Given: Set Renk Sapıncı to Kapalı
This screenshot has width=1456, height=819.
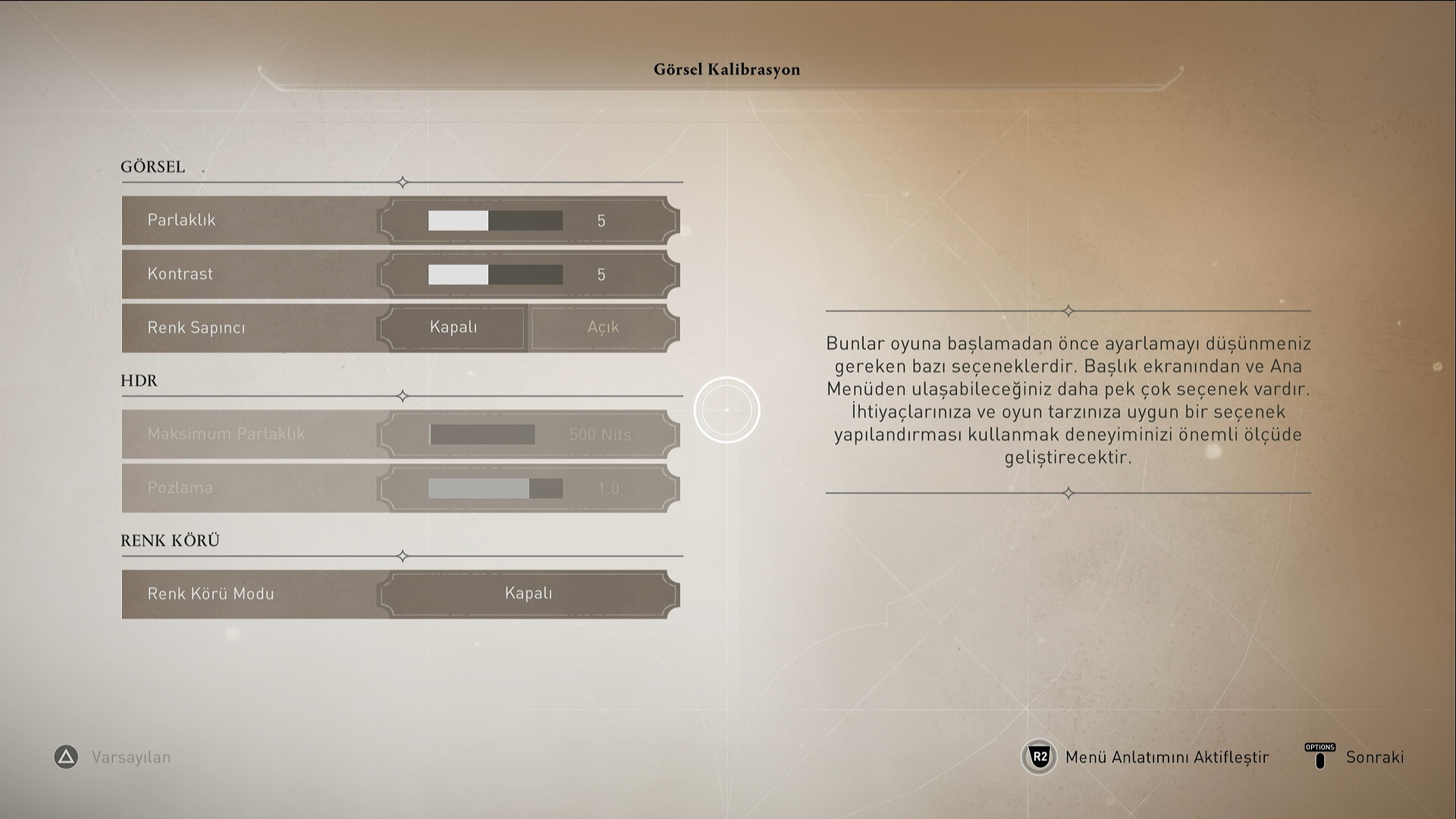Looking at the screenshot, I should click(453, 328).
